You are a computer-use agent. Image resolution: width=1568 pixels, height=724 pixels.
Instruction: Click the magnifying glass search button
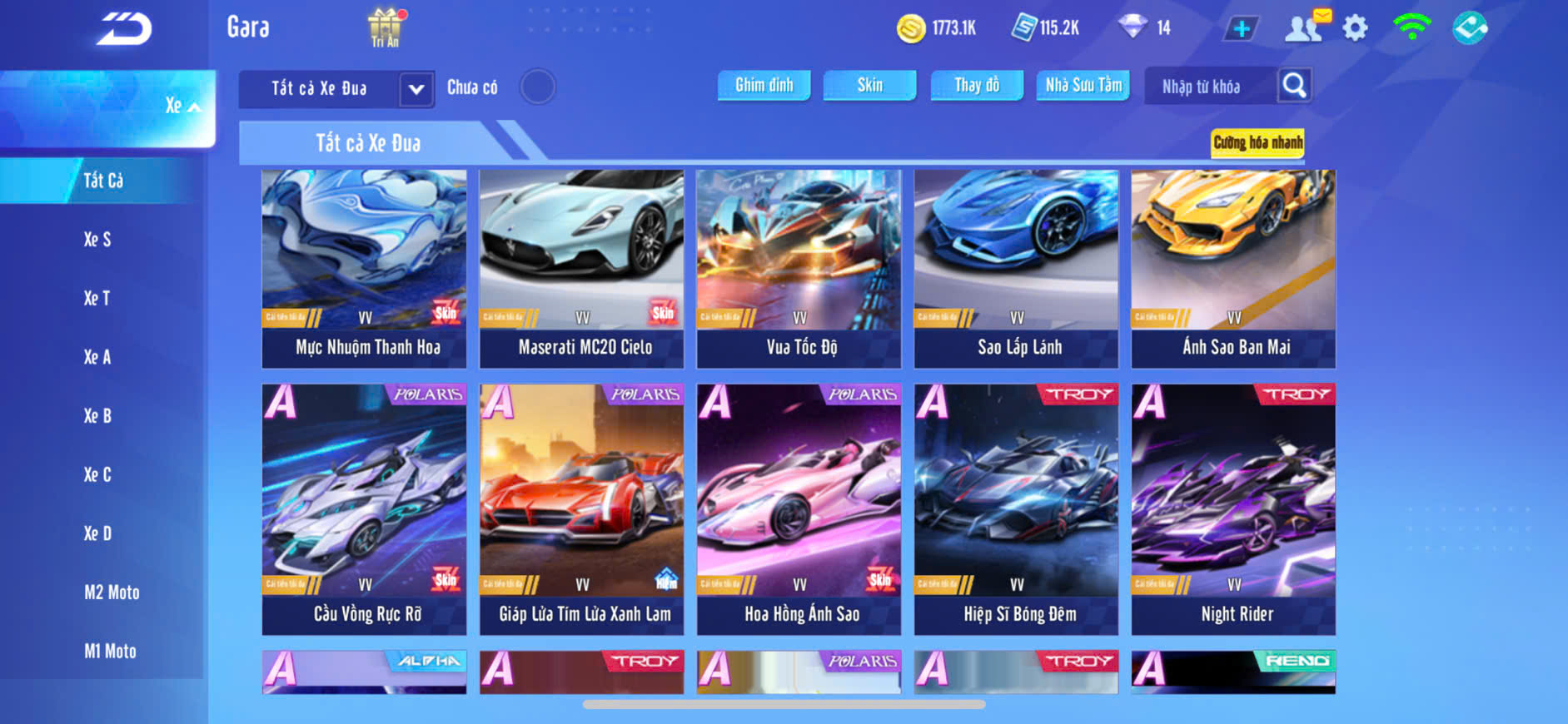(1294, 85)
